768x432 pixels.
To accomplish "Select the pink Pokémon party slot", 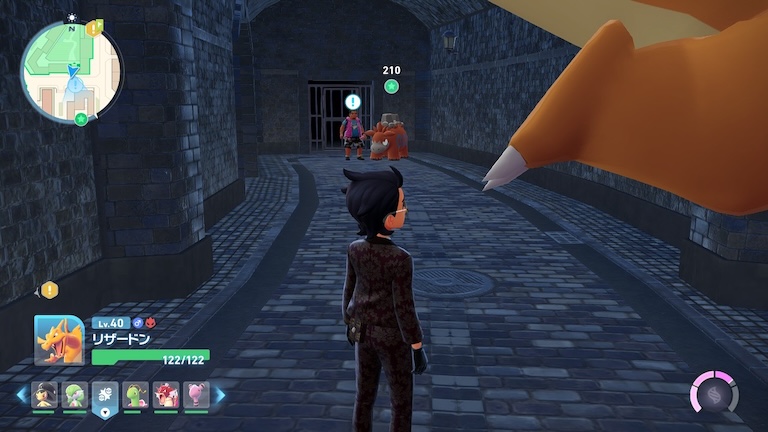I will 196,394.
